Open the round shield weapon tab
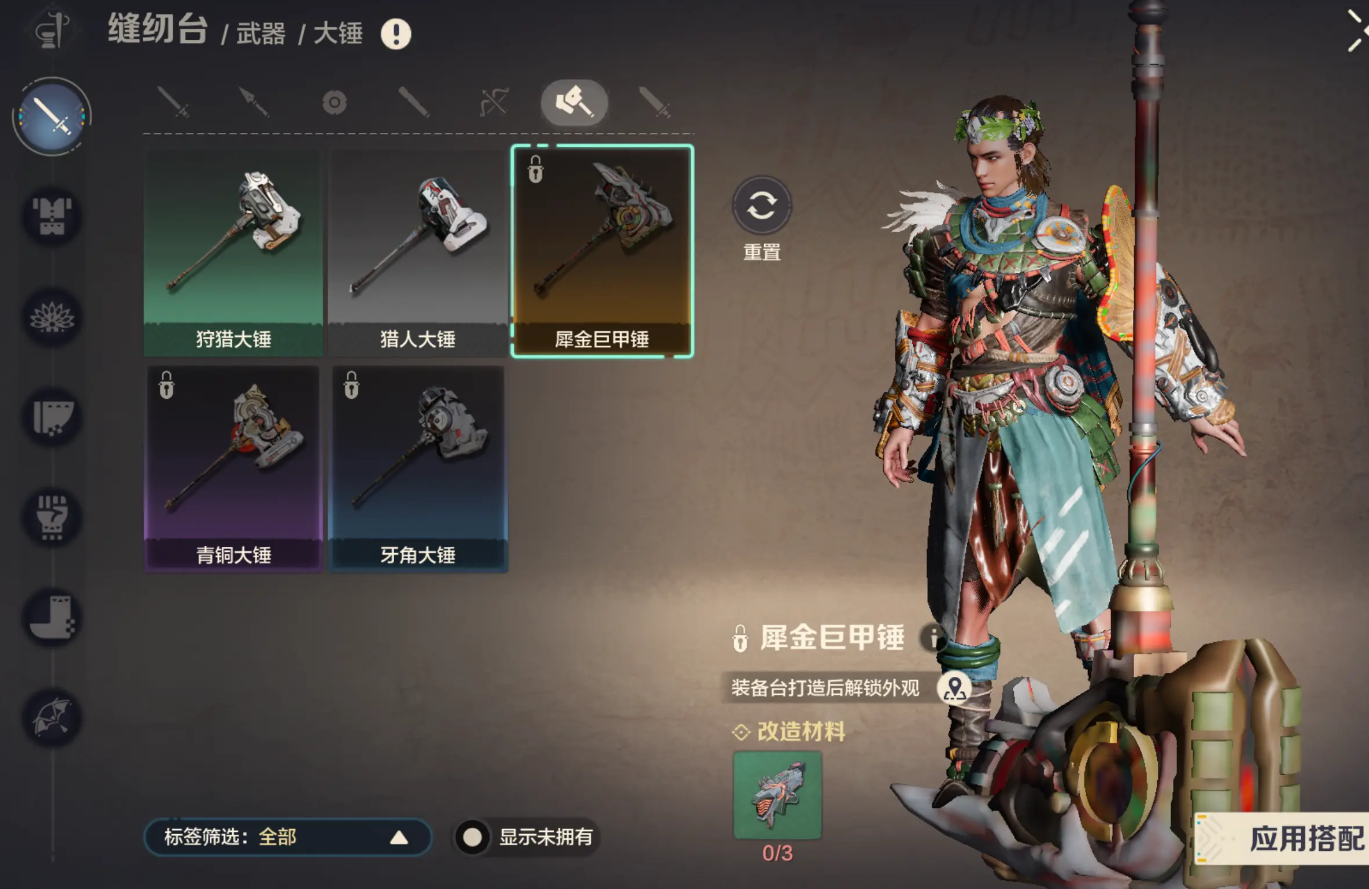Viewport: 1369px width, 889px height. (334, 102)
